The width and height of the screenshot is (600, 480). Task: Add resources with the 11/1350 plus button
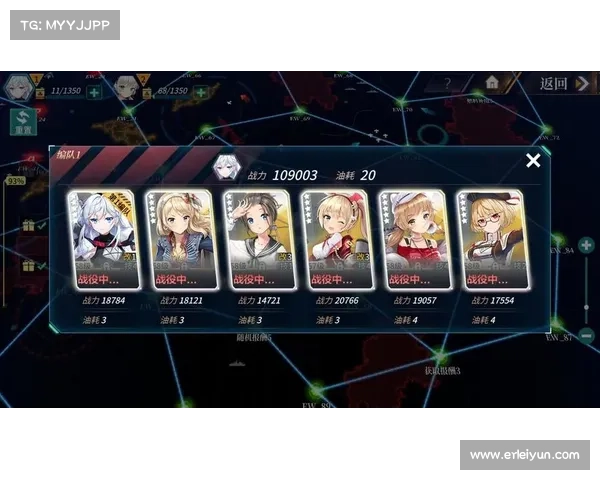(x=93, y=92)
